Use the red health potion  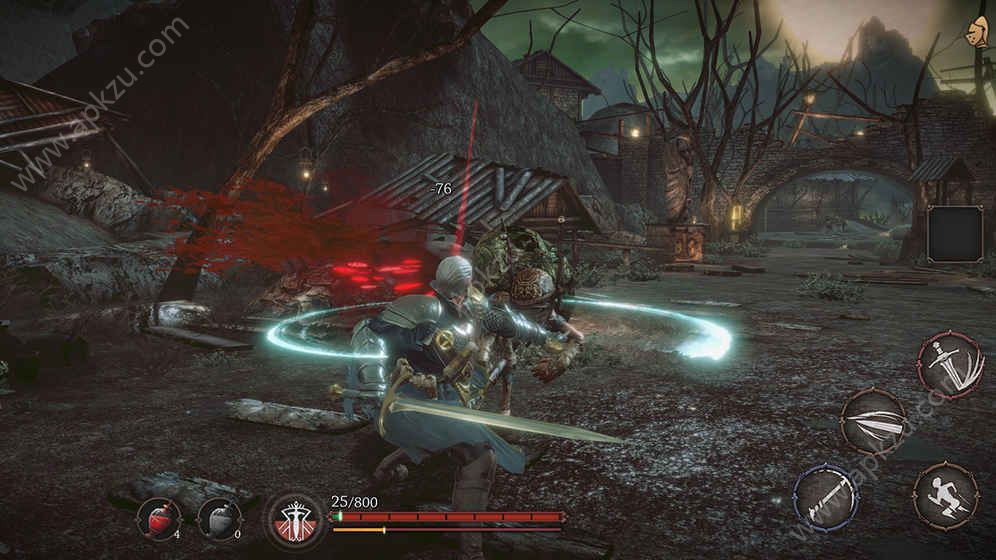(159, 519)
